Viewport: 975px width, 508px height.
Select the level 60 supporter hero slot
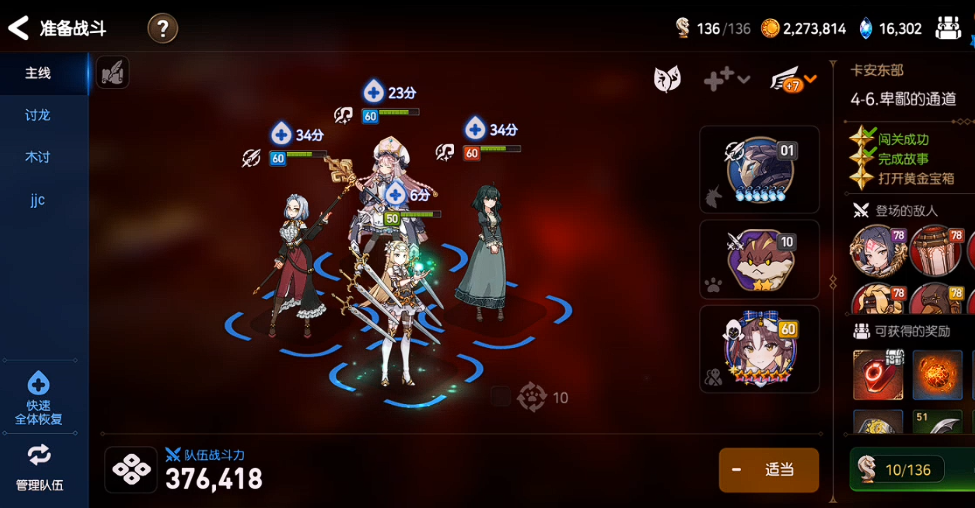pyautogui.click(x=760, y=348)
